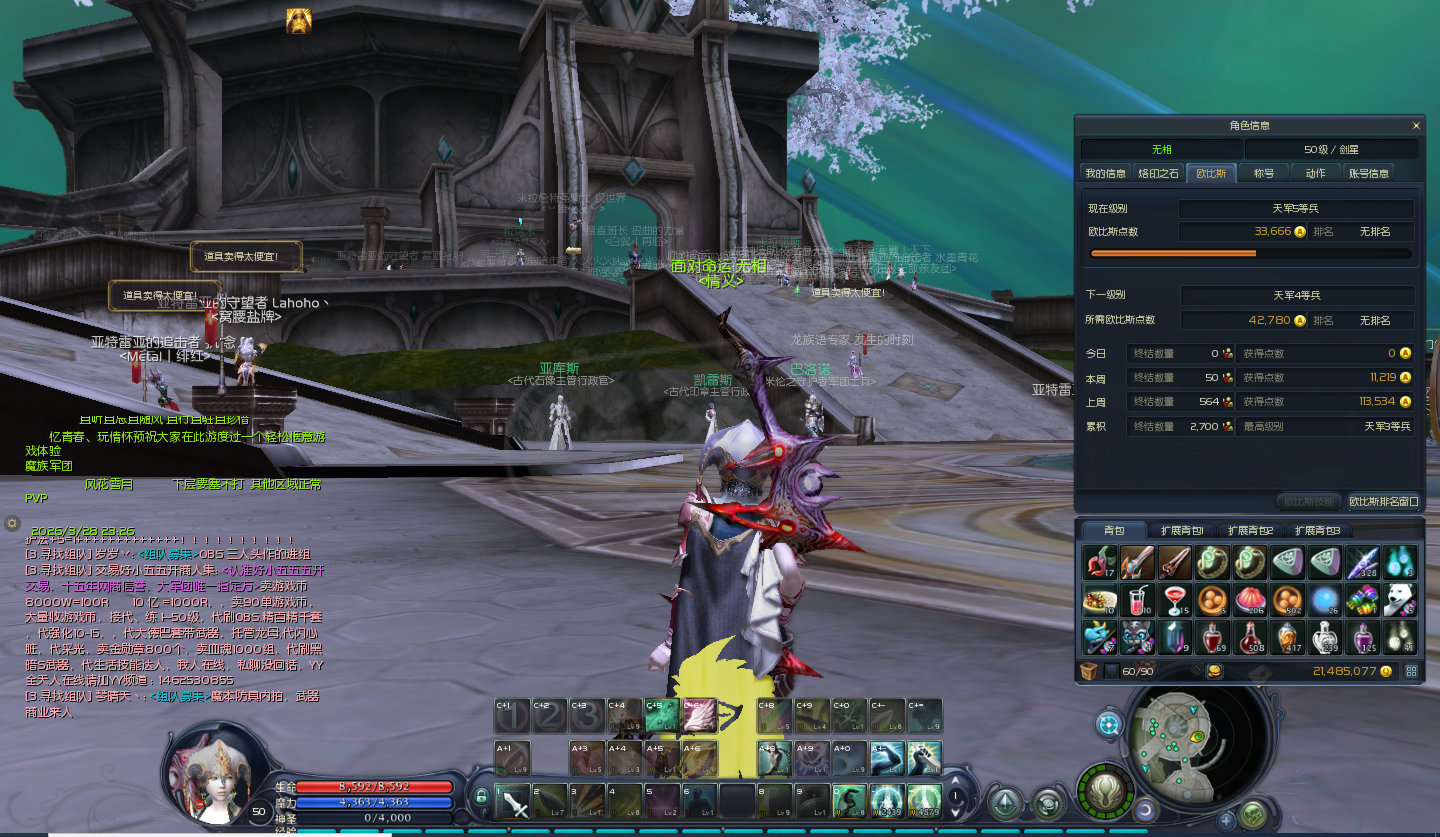Viewport: 1440px width, 837px height.
Task: Select the polar bear item in the bag
Action: [x=1399, y=599]
